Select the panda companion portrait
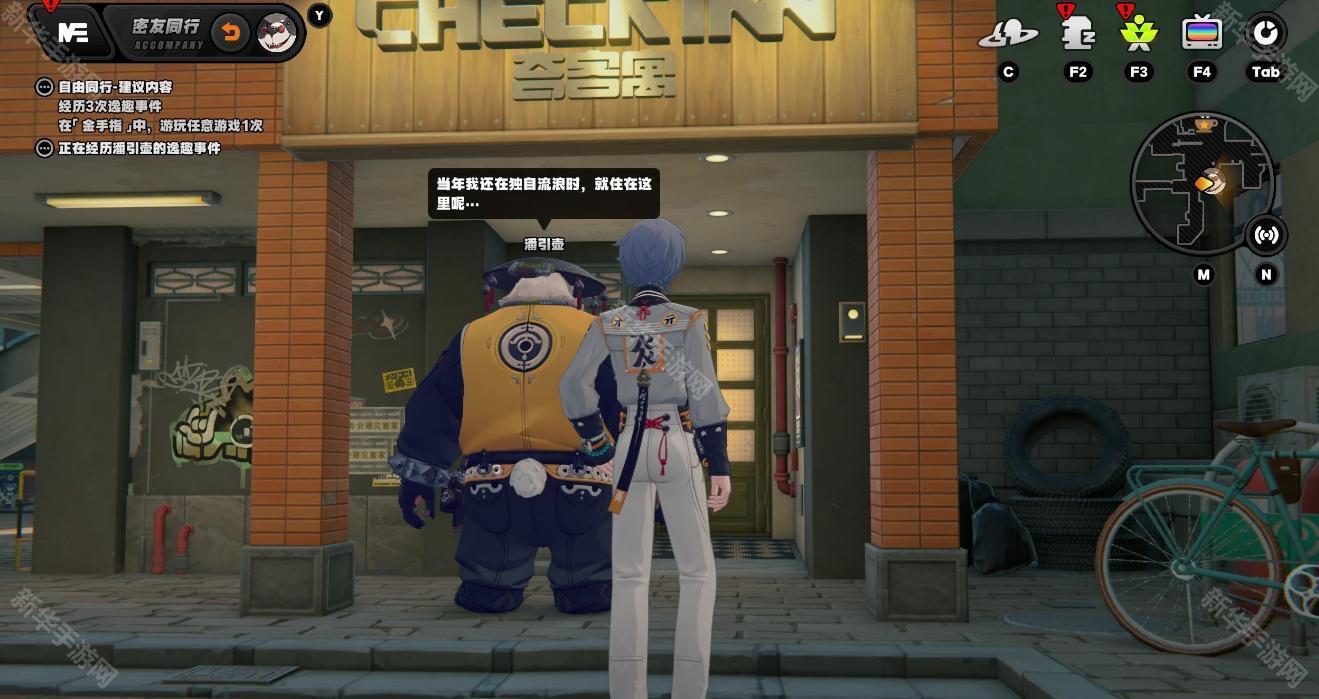 coord(276,33)
